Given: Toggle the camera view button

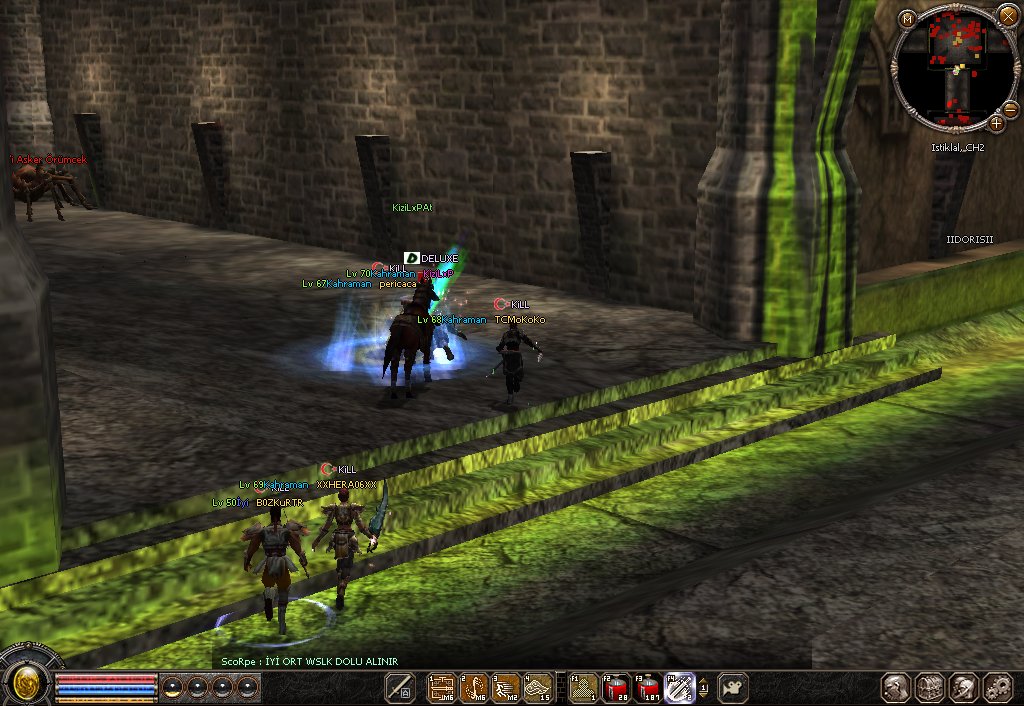Looking at the screenshot, I should tap(733, 687).
